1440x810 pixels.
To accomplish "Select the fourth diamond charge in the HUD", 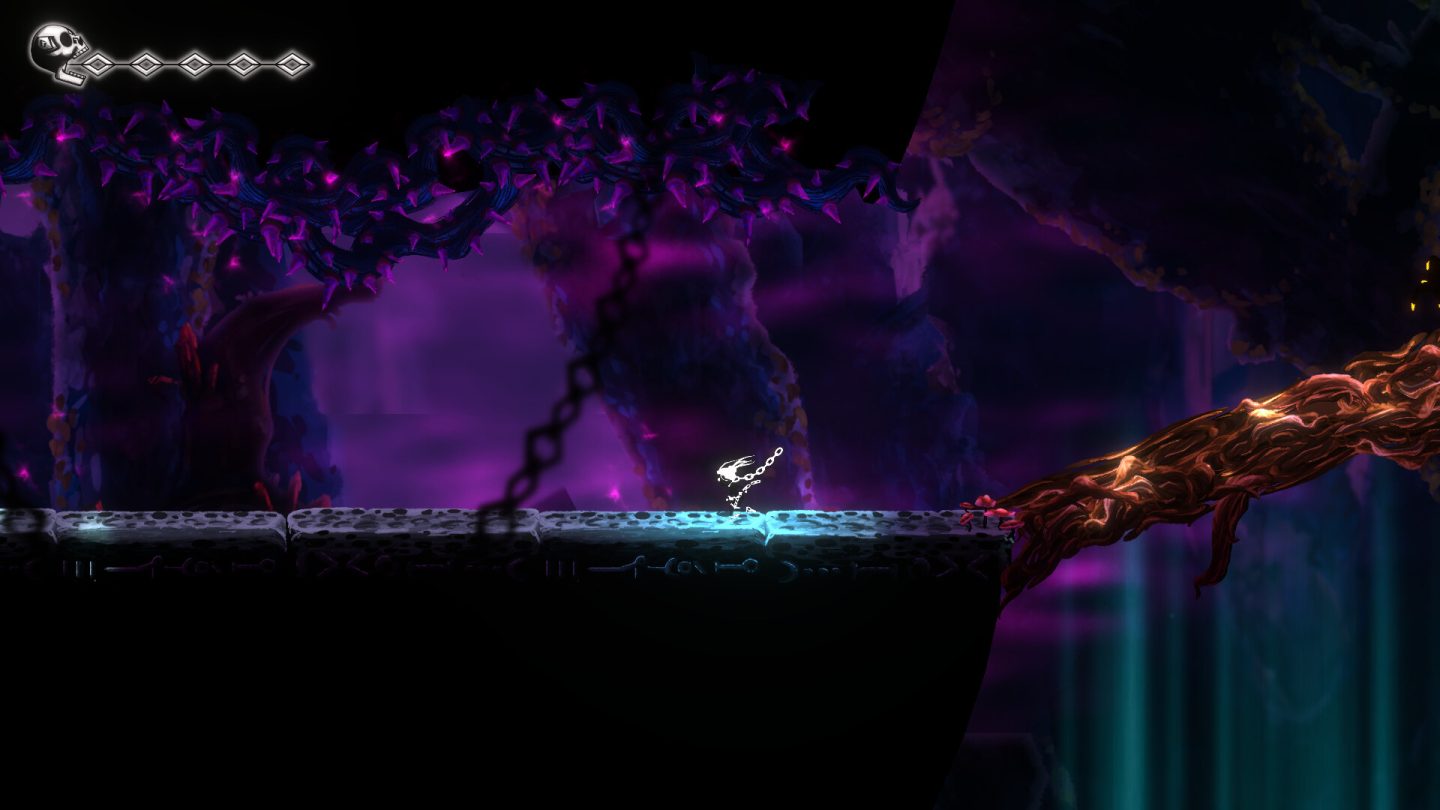I will (x=243, y=64).
